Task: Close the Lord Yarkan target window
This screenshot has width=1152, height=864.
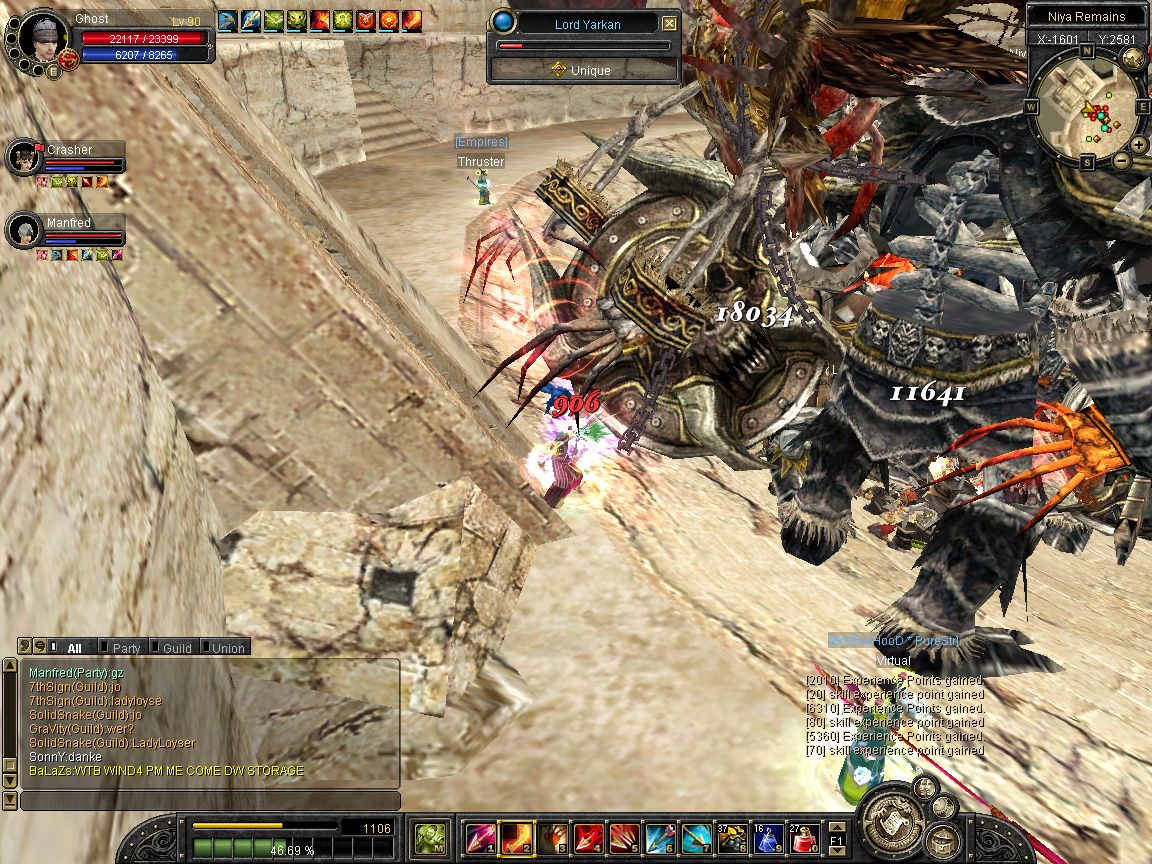Action: pyautogui.click(x=669, y=24)
